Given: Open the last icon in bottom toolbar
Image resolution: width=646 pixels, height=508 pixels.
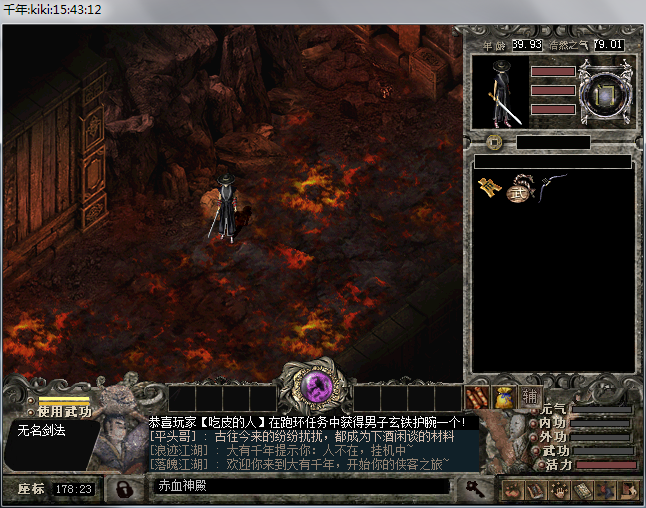Looking at the screenshot, I should [x=630, y=489].
